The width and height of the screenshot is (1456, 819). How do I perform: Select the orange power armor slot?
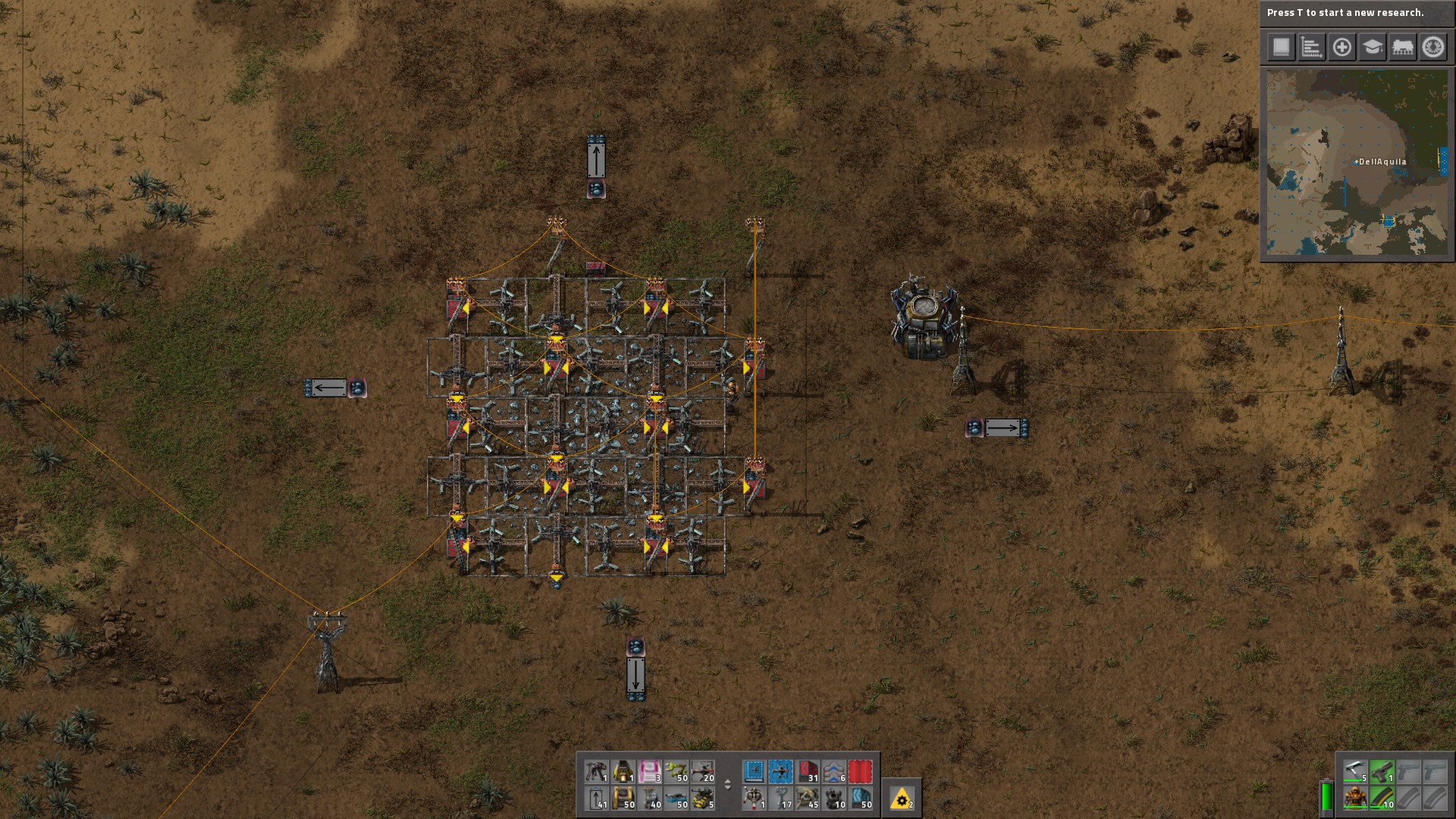point(1355,798)
